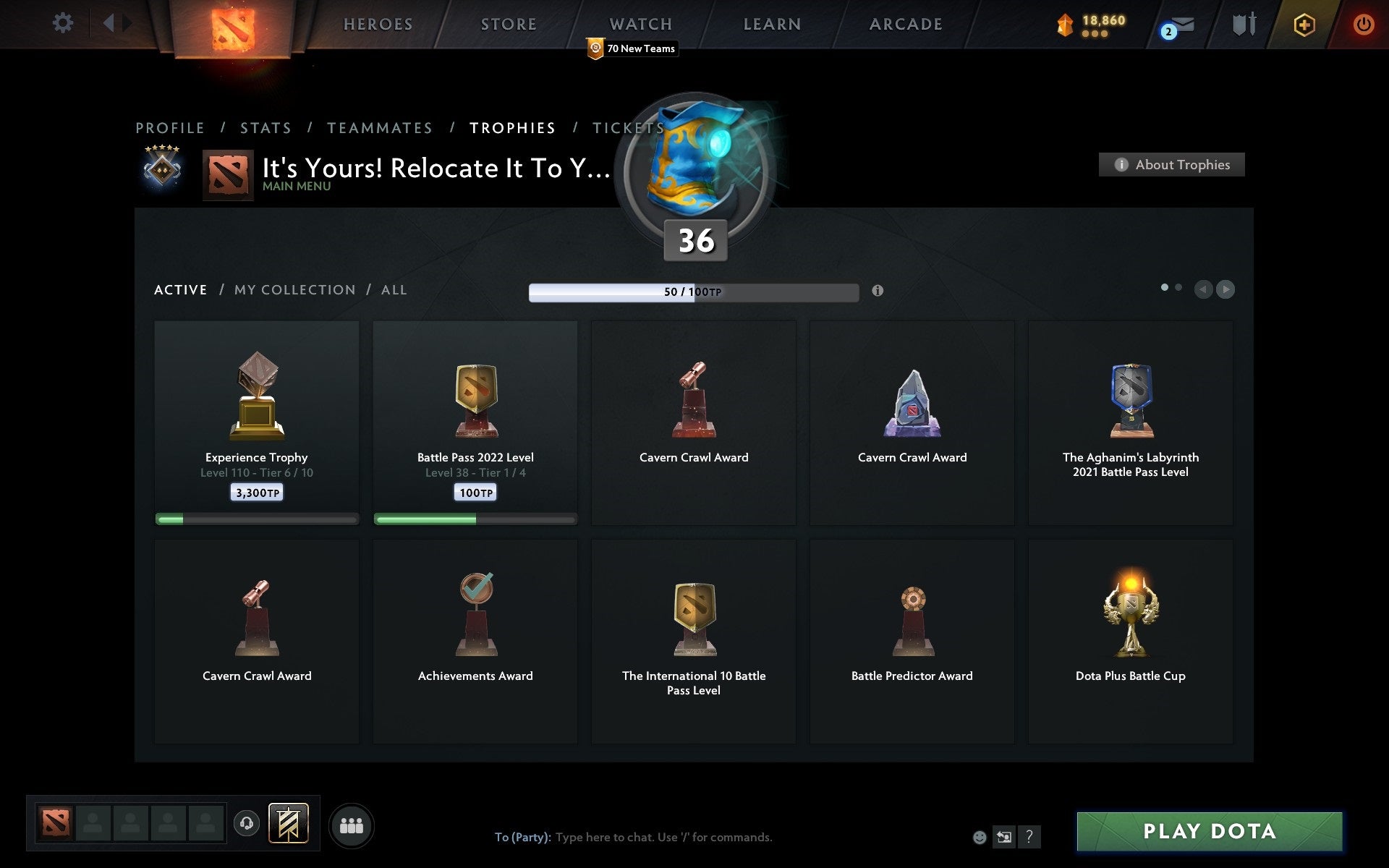Switch to the ALL trophies view
Viewport: 1389px width, 868px height.
[394, 289]
